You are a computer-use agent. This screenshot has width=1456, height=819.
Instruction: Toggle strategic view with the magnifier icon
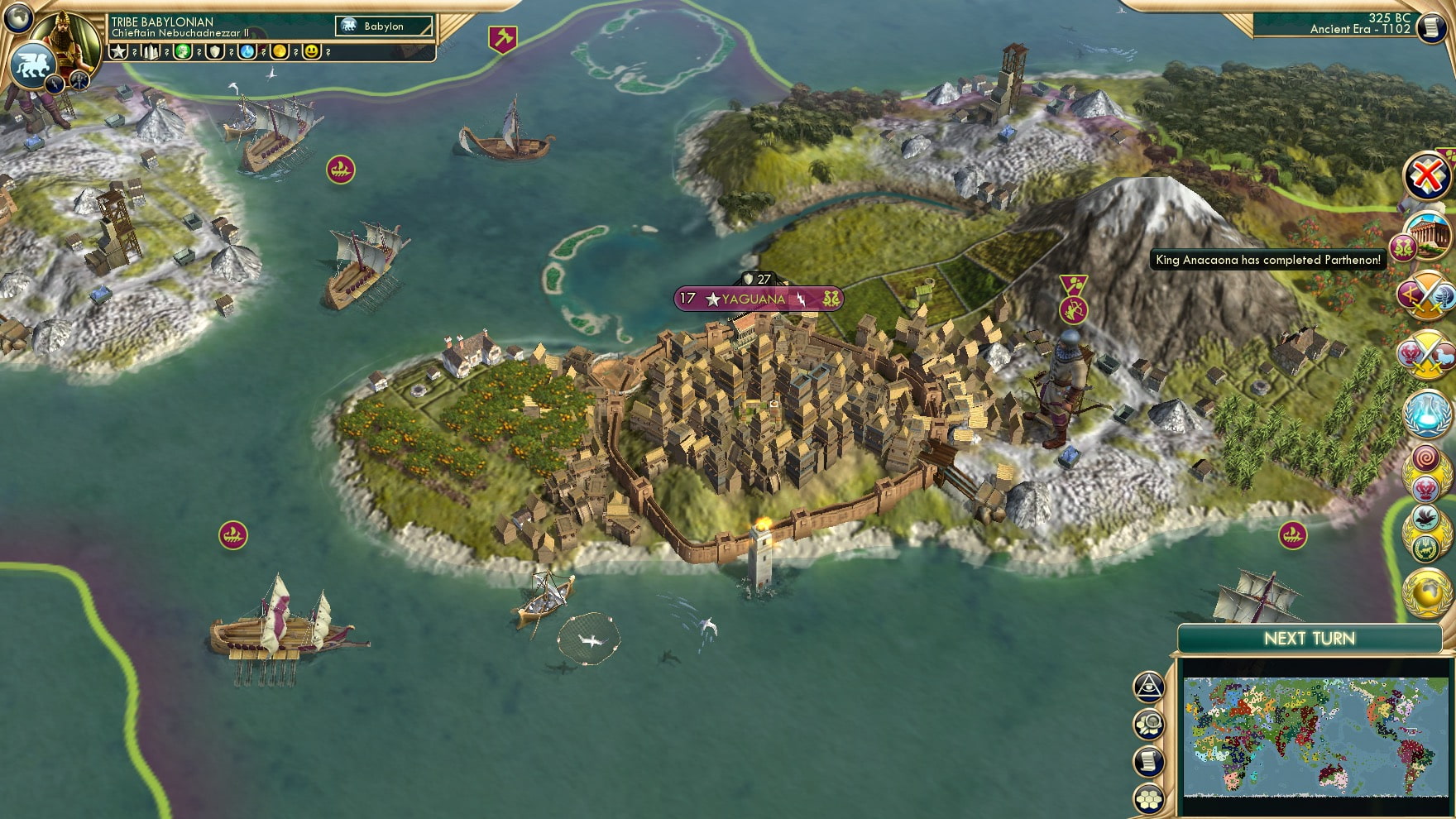tap(1148, 722)
